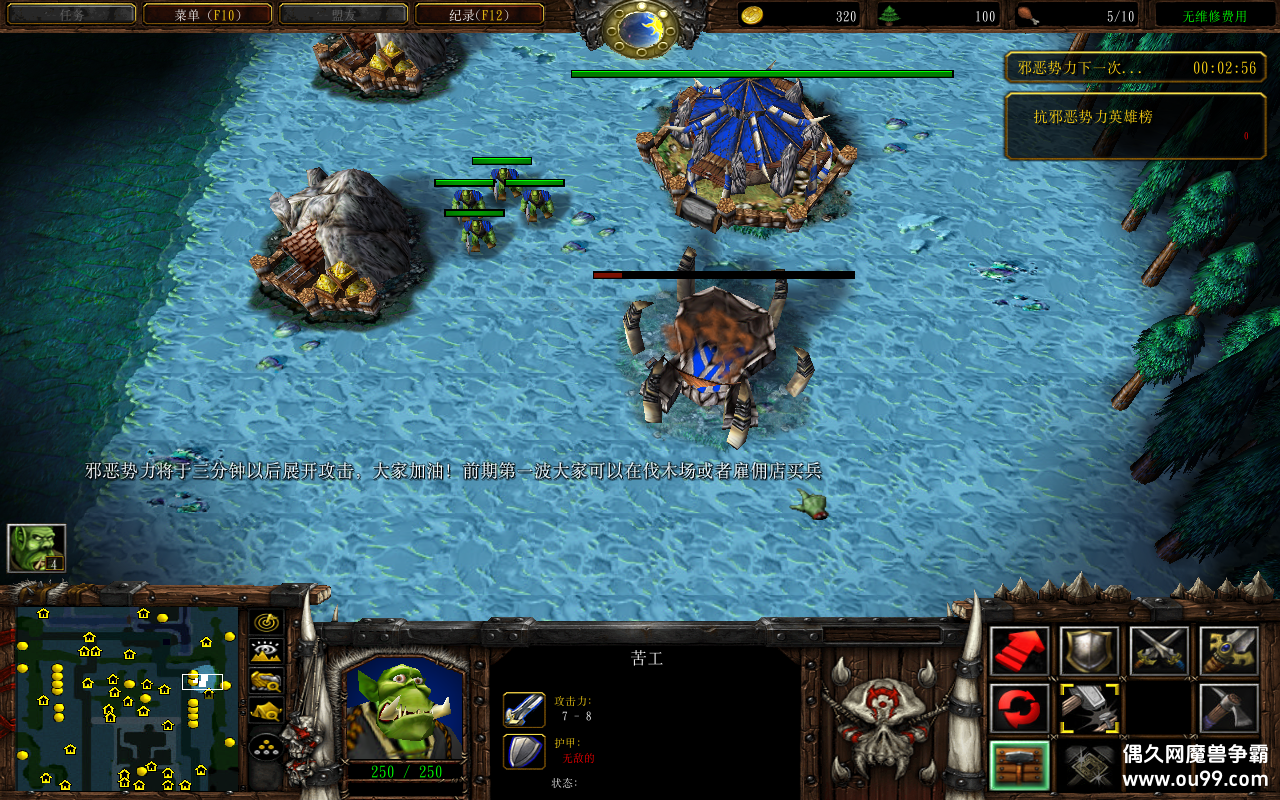Viewport: 1280px width, 800px height.
Task: Activate the red circular arrows Patrol command
Action: point(1019,708)
